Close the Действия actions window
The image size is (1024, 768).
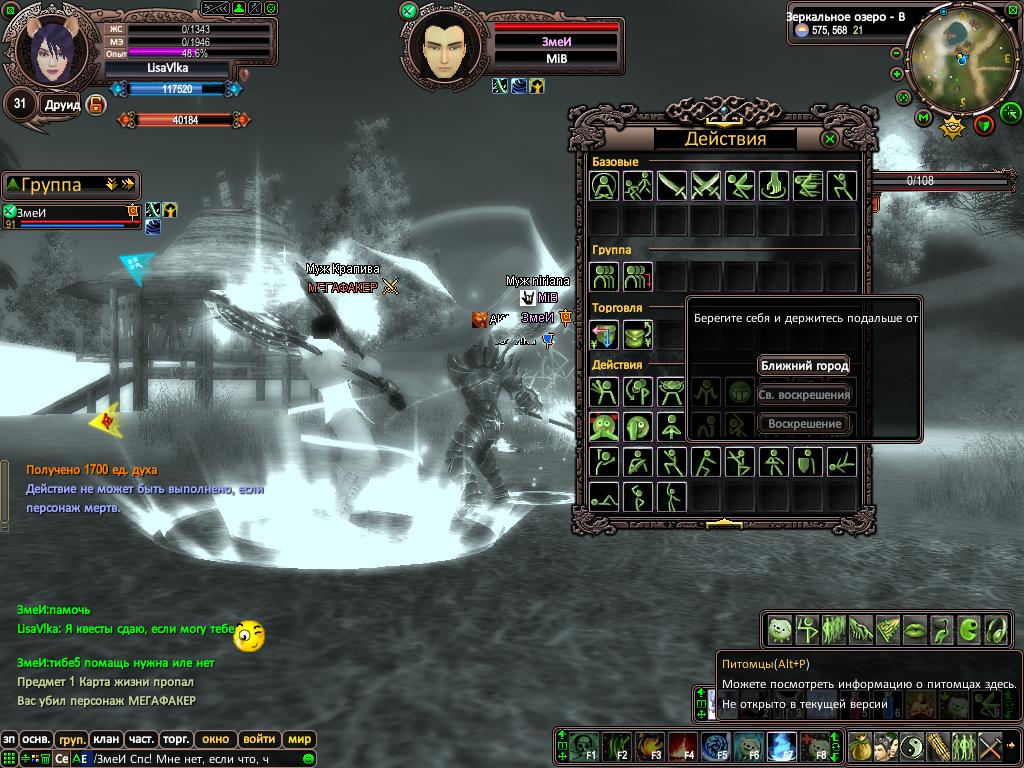click(x=830, y=139)
